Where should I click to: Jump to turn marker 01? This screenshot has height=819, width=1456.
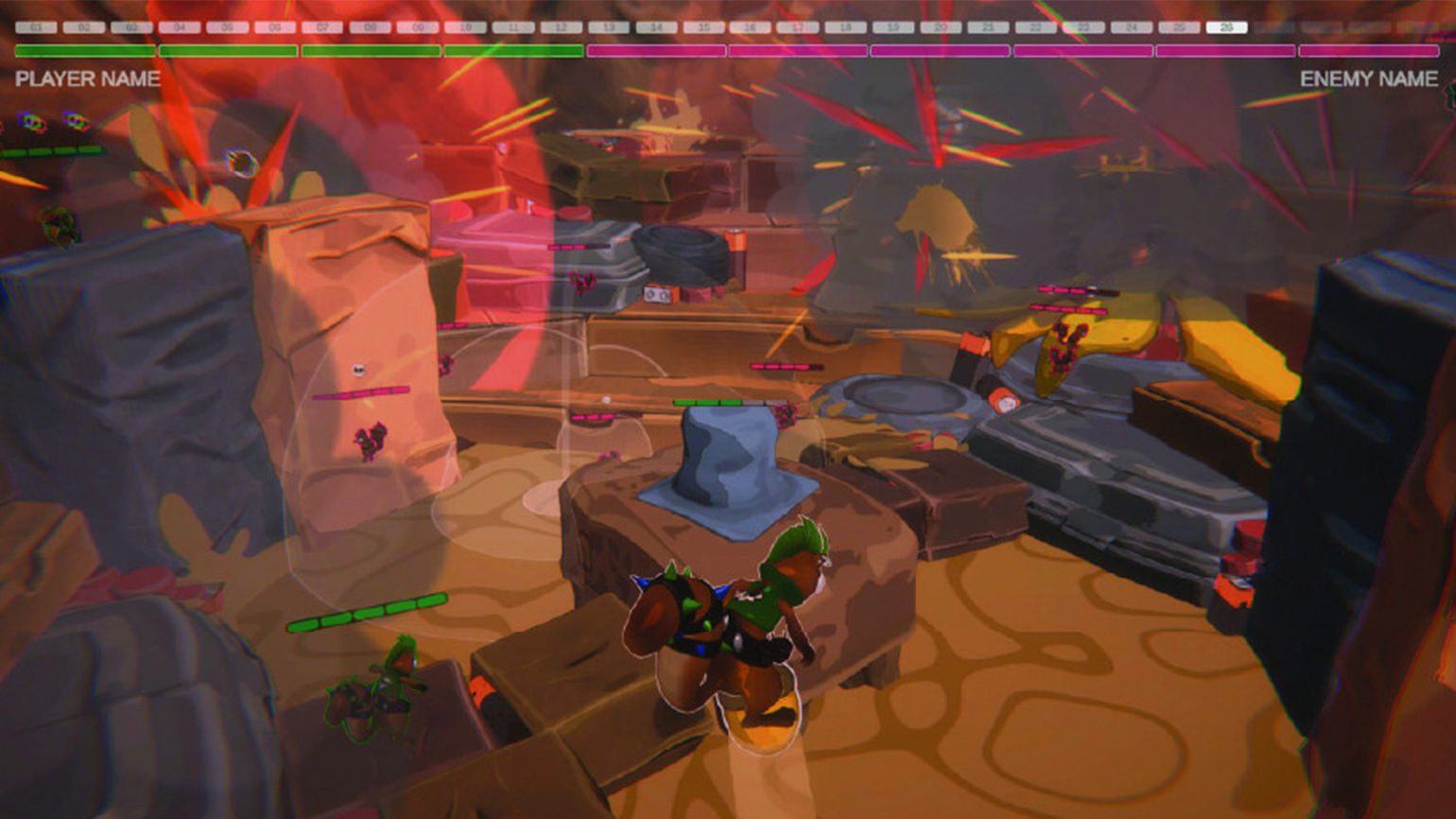(36, 27)
